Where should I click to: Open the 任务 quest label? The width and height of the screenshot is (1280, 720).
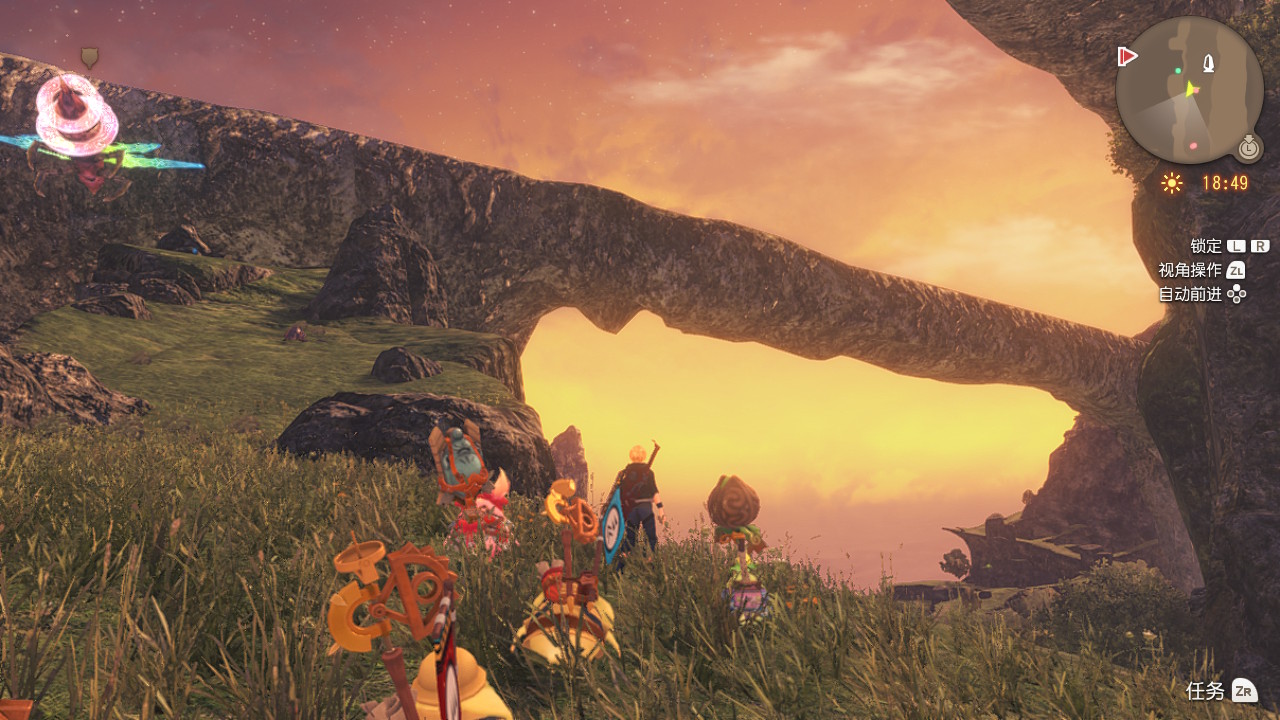point(1205,691)
